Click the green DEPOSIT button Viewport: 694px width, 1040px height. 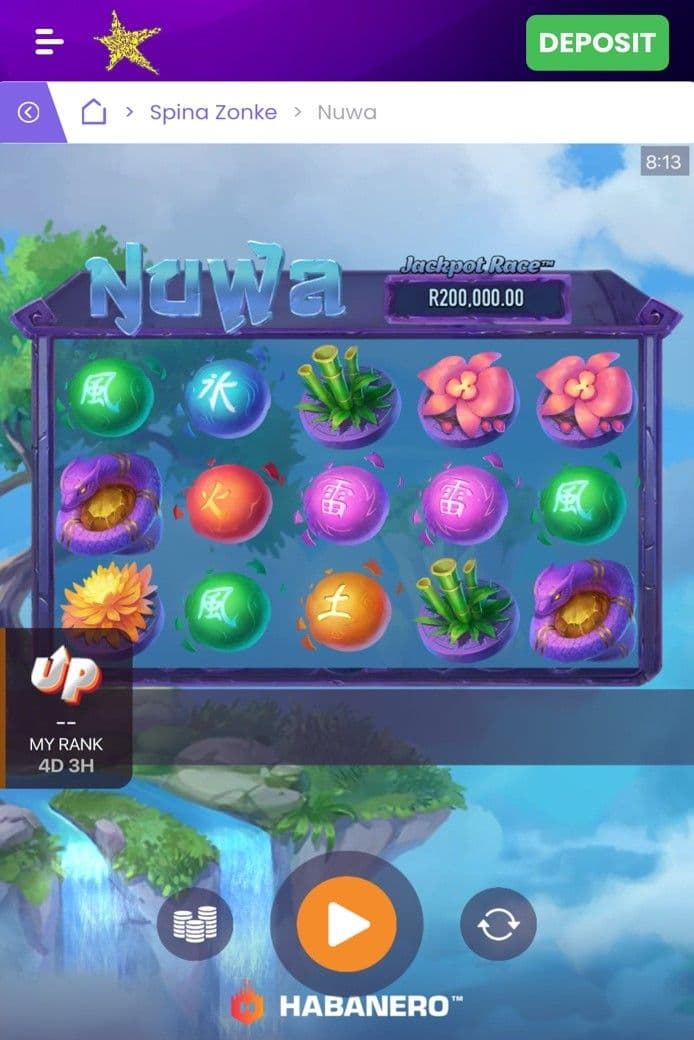point(597,43)
